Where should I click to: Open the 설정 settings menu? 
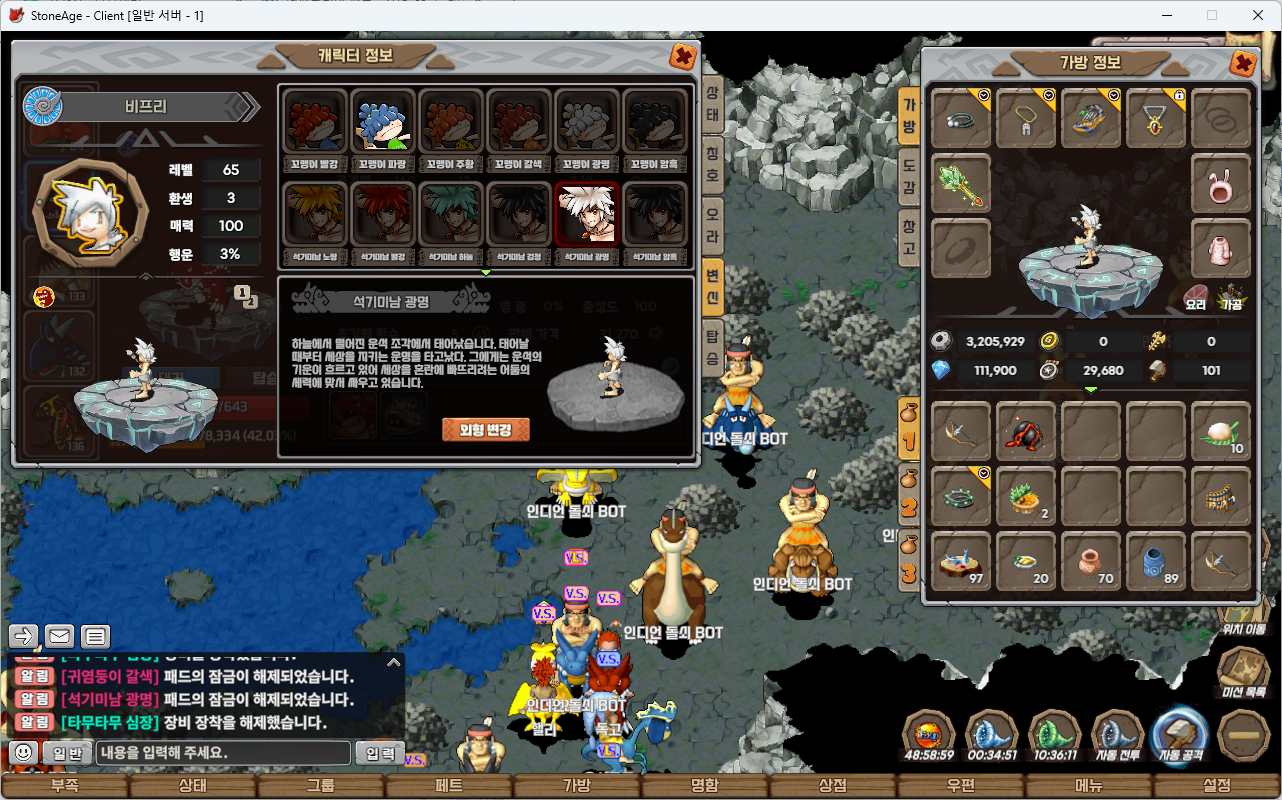(x=1217, y=786)
